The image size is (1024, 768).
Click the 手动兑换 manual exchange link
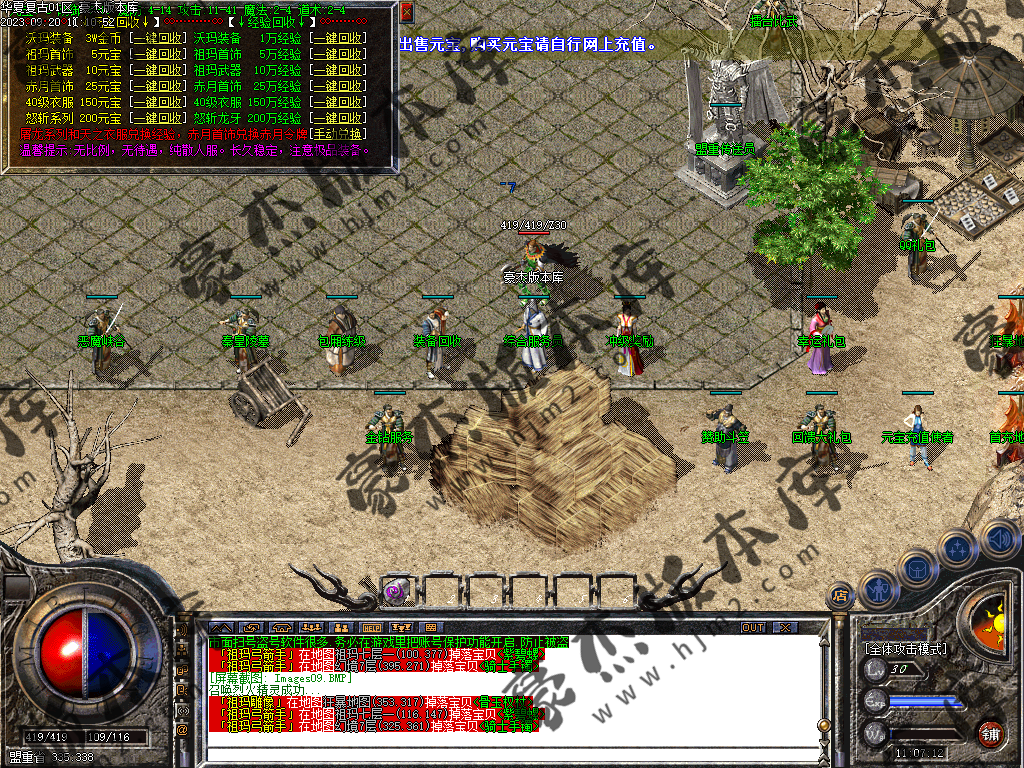(x=336, y=133)
